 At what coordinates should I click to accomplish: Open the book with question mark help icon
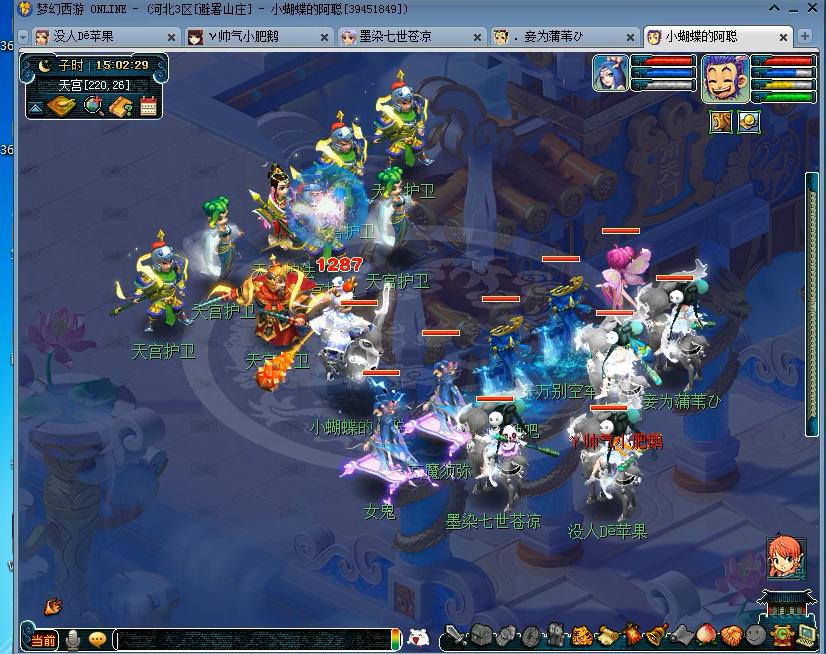point(121,105)
